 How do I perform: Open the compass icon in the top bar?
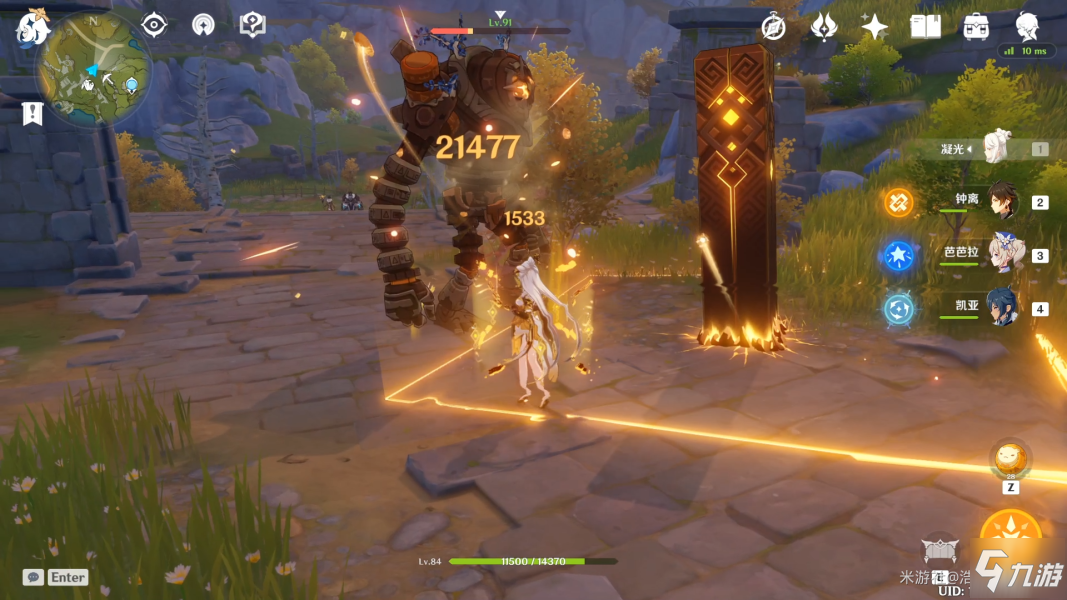[773, 27]
